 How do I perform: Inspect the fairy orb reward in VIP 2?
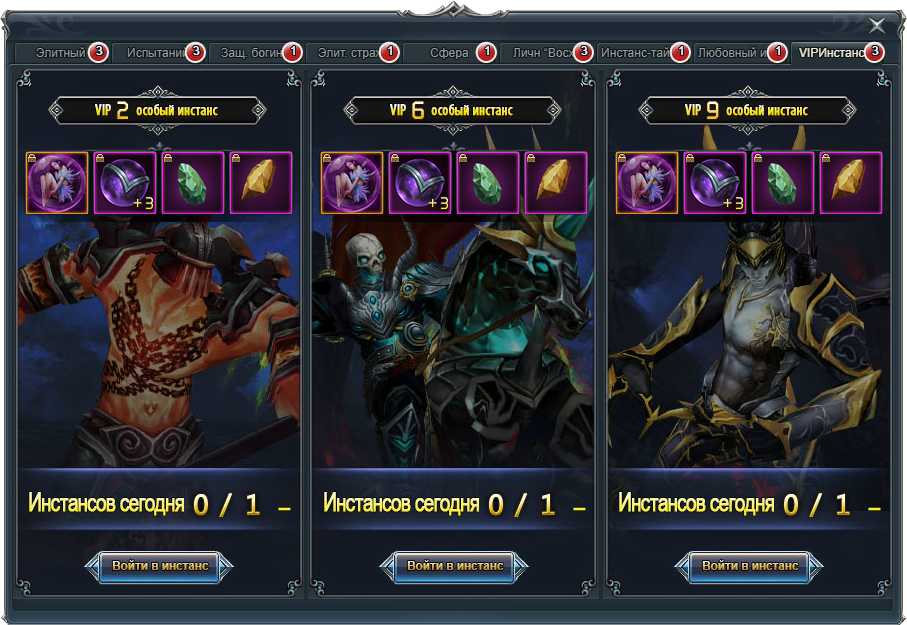[x=57, y=183]
